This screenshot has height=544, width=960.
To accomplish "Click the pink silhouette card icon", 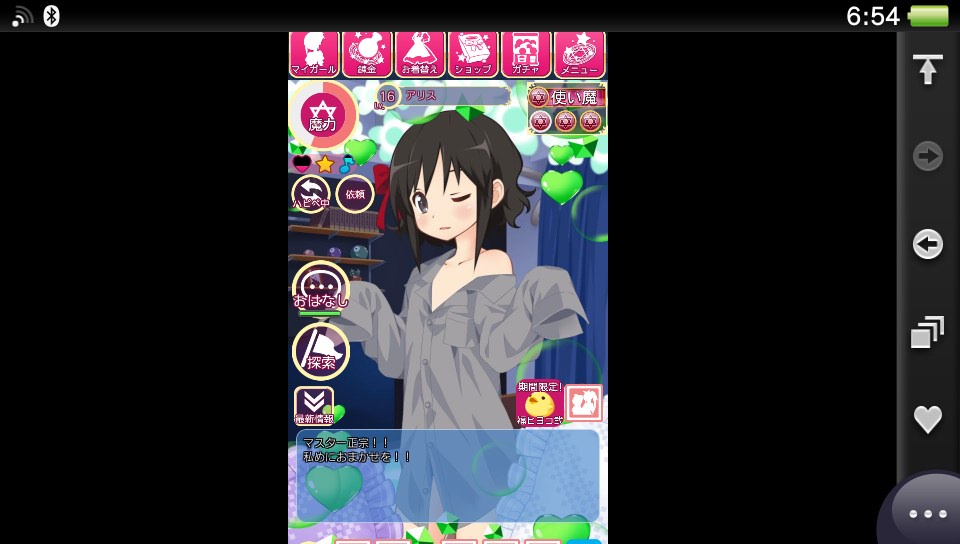I will click(x=584, y=403).
